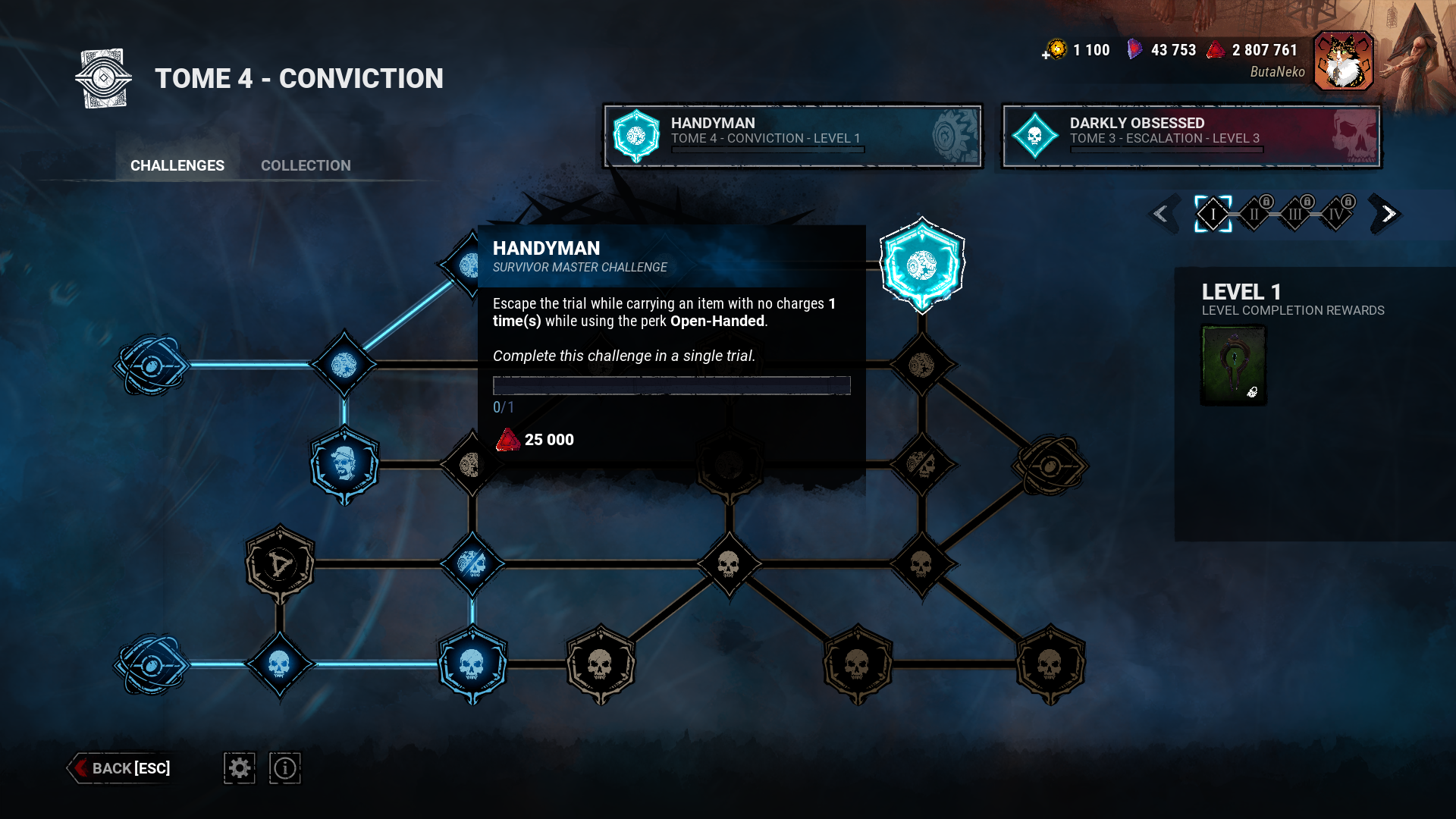Select the survivor portrait challenge node
The image size is (1456, 819).
click(x=344, y=464)
